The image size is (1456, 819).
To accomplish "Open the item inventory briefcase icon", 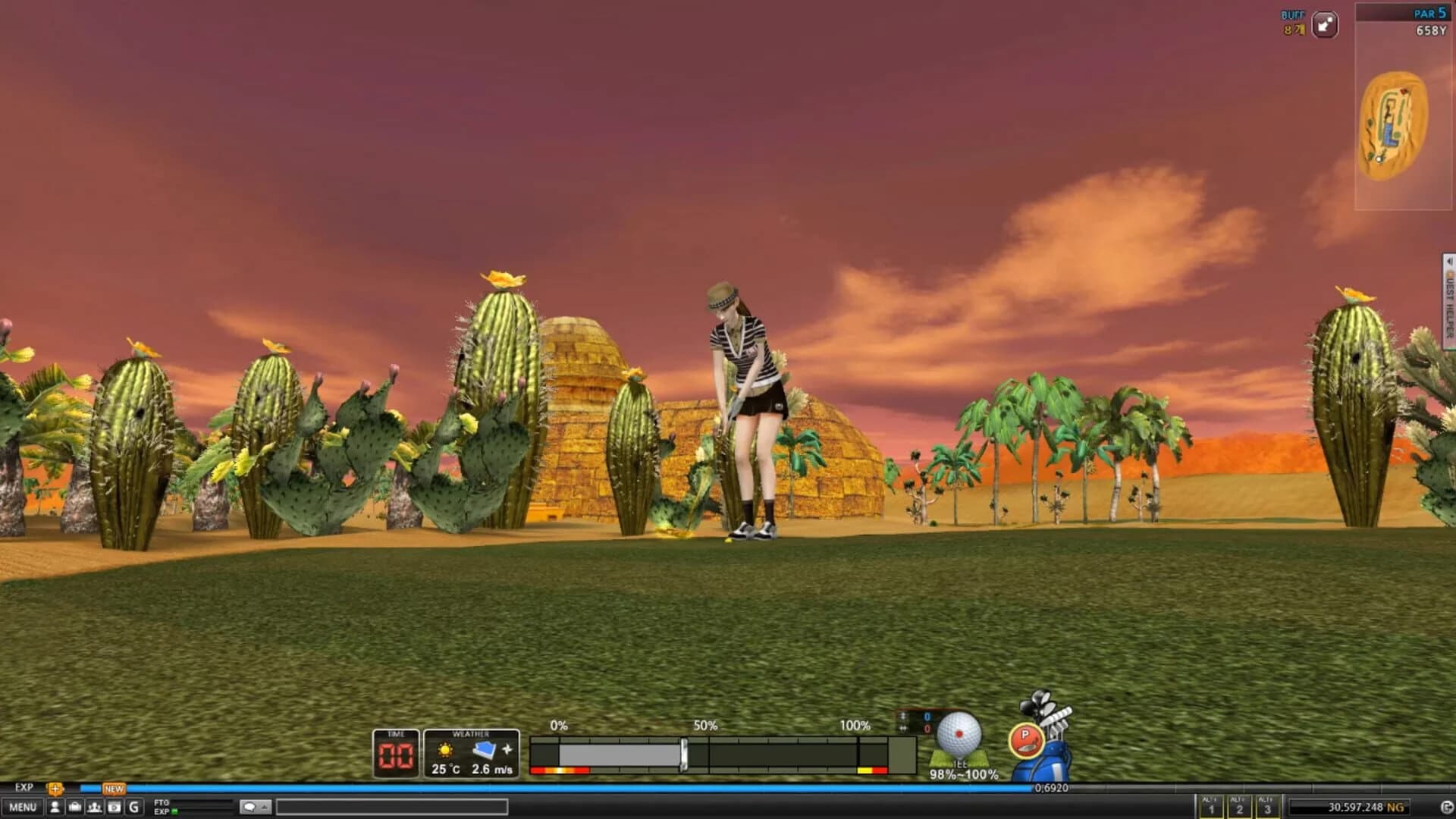I will 75,807.
